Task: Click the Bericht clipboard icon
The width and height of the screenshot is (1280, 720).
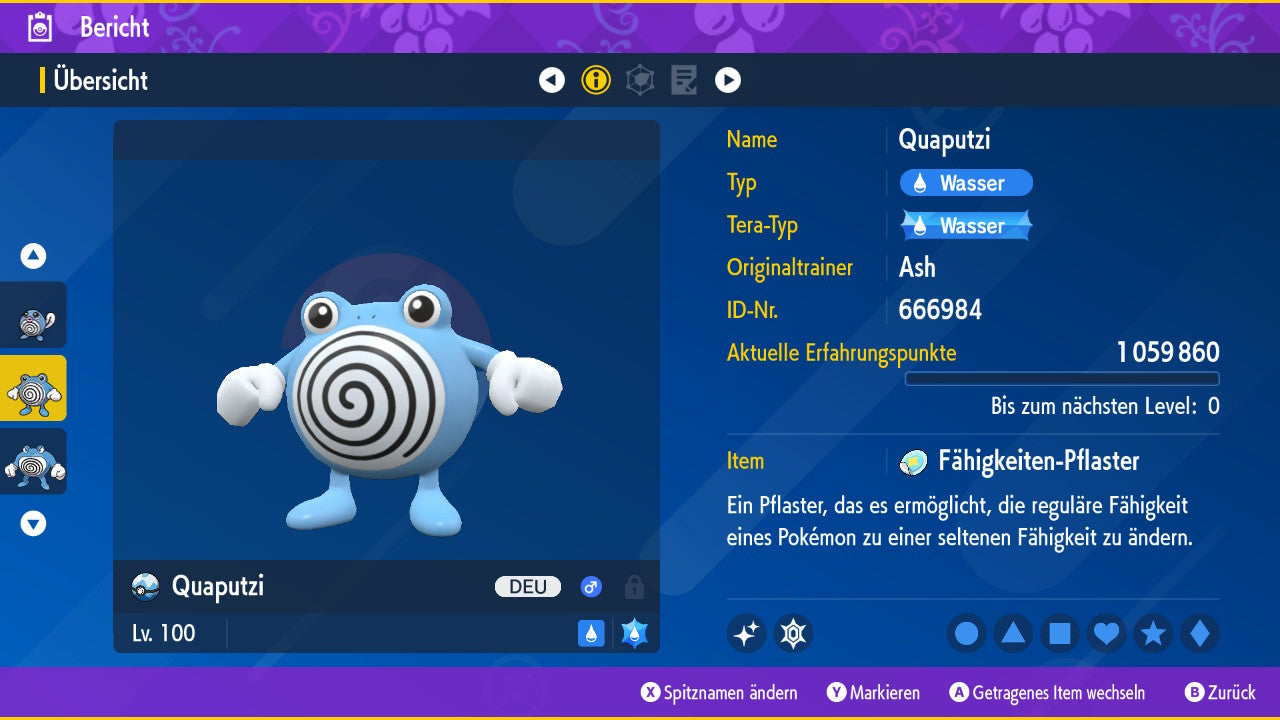Action: (x=40, y=27)
